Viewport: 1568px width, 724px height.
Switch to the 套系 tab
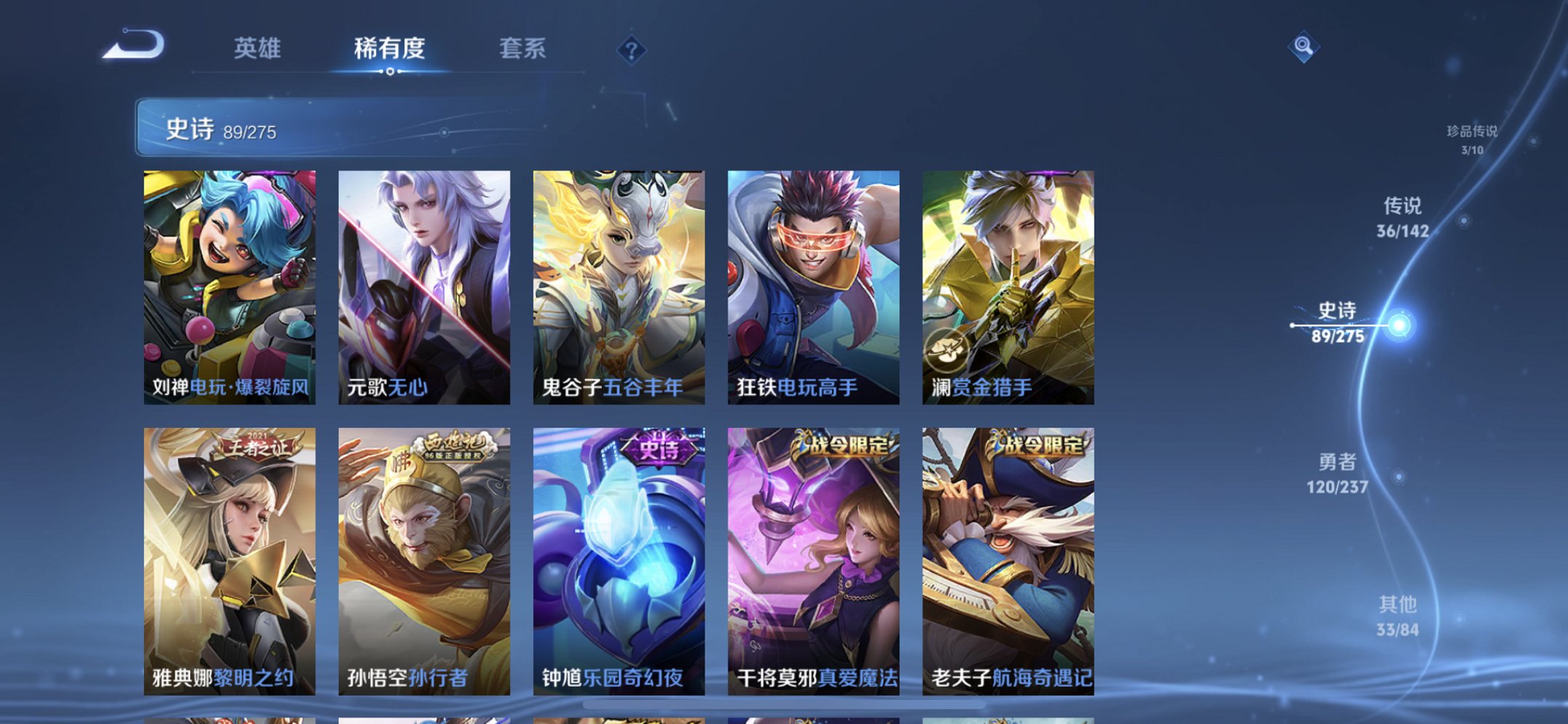523,48
